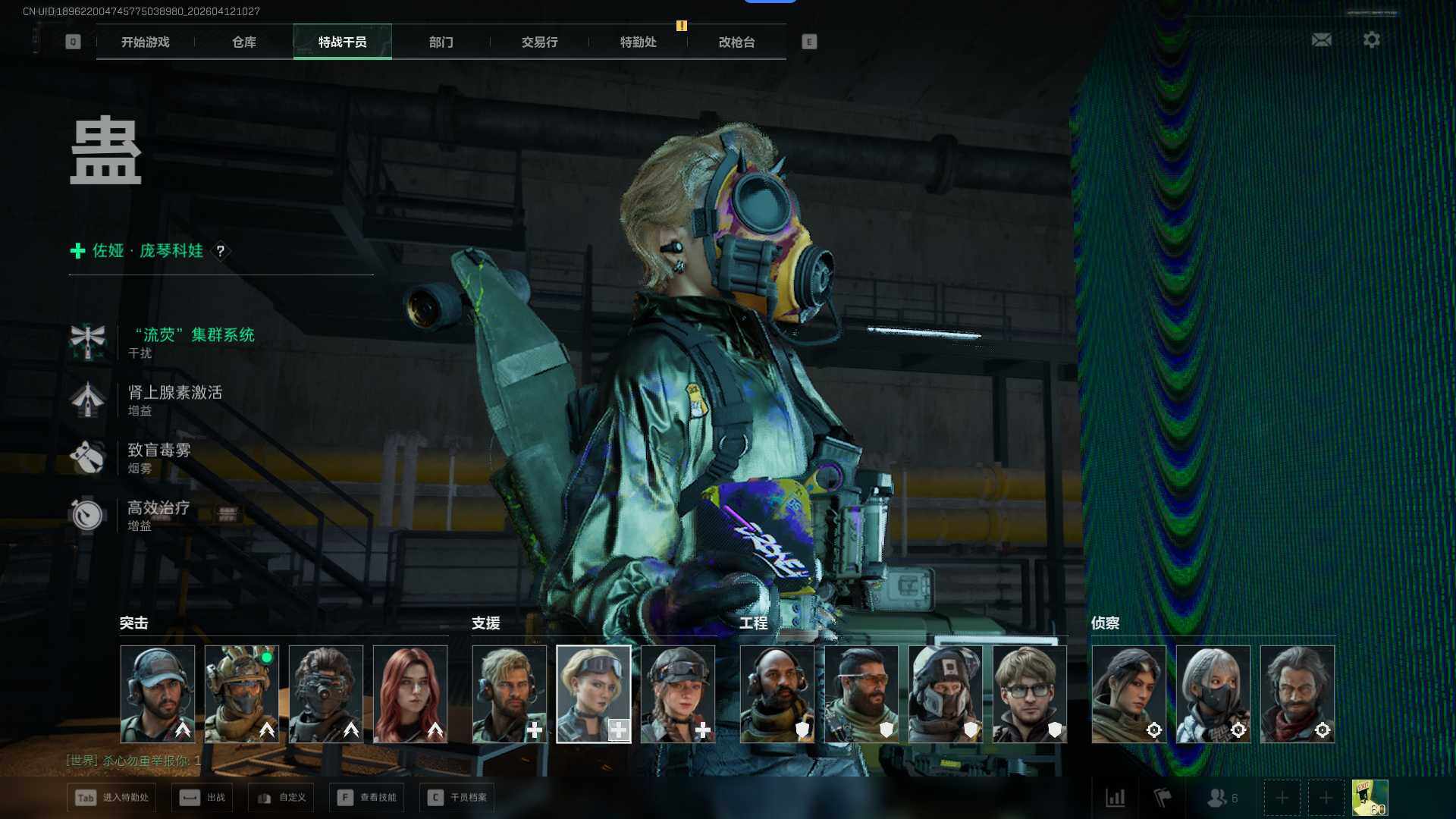
Task: Open the mail envelope icon
Action: click(x=1321, y=39)
